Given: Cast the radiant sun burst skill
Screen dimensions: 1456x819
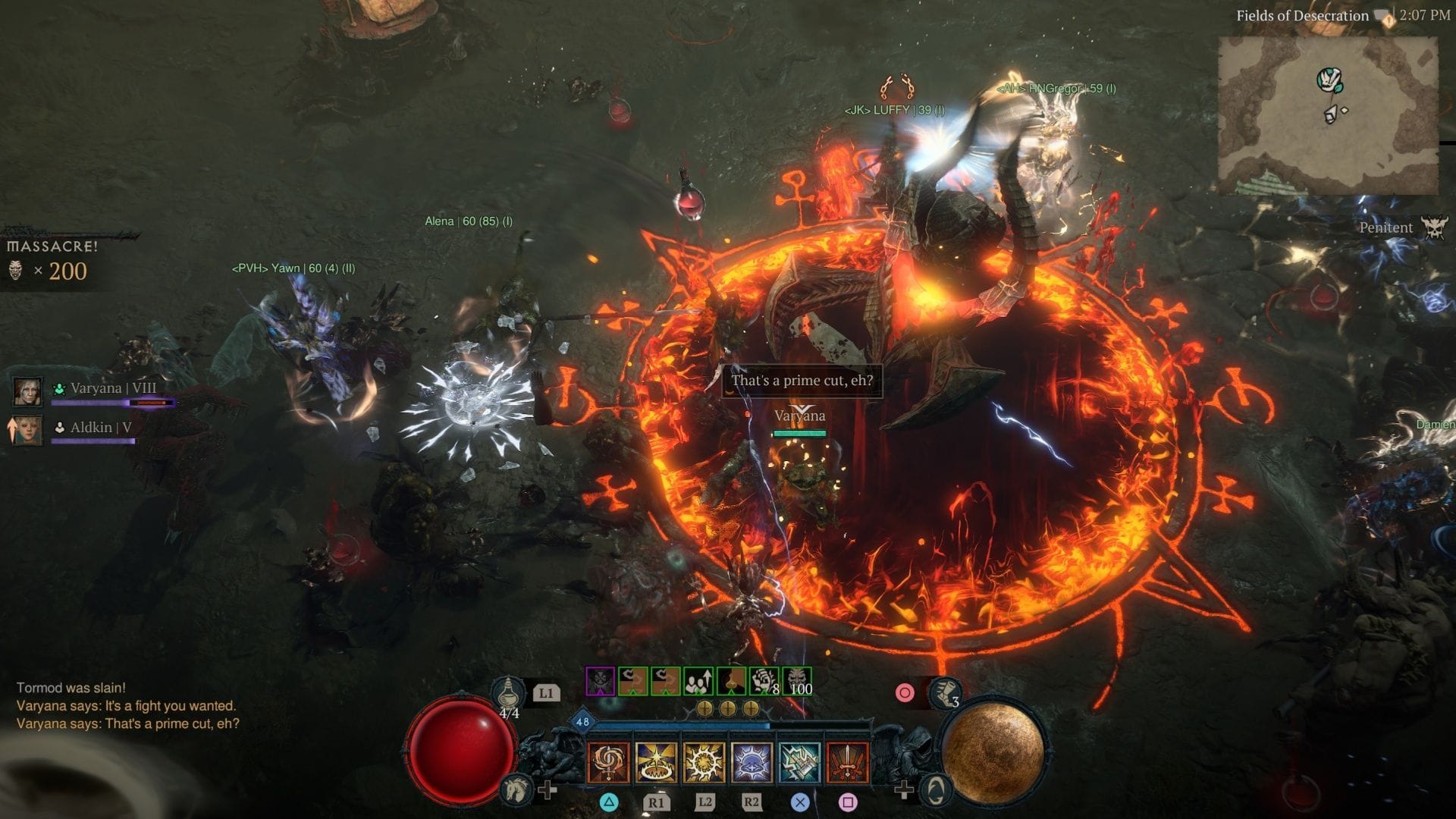Looking at the screenshot, I should [704, 761].
